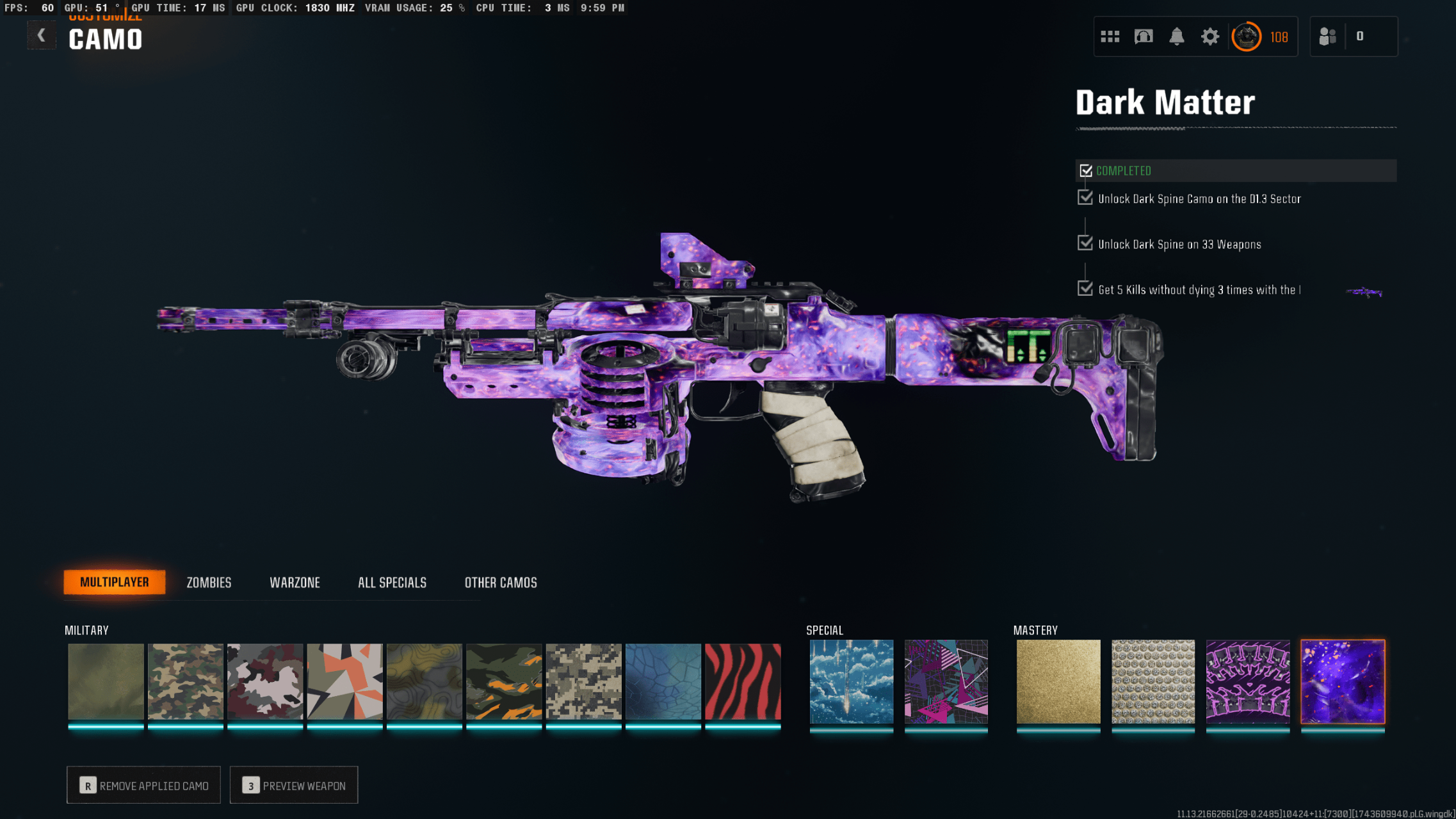This screenshot has width=1456, height=819.
Task: Select the Multiplayer camo tab
Action: point(115,582)
